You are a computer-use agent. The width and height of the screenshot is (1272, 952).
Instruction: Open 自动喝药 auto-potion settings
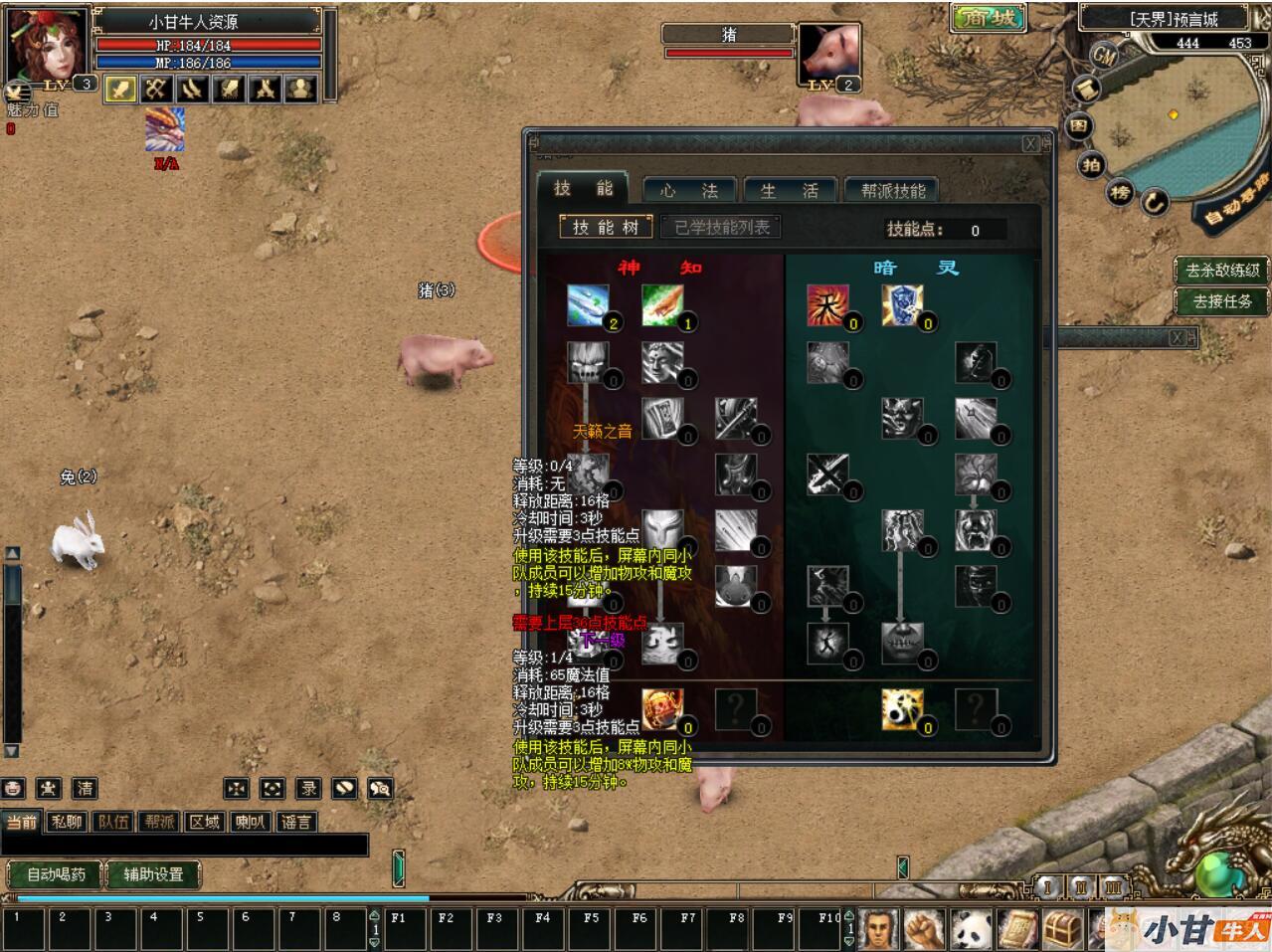pyautogui.click(x=56, y=874)
